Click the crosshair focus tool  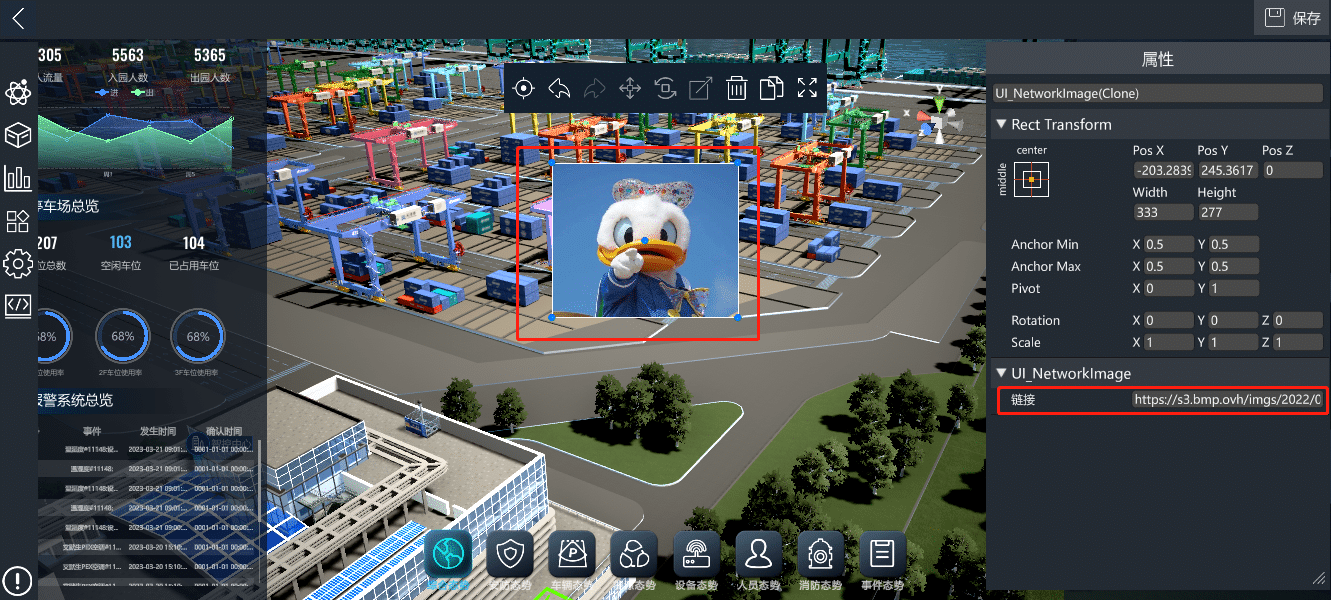[x=523, y=88]
